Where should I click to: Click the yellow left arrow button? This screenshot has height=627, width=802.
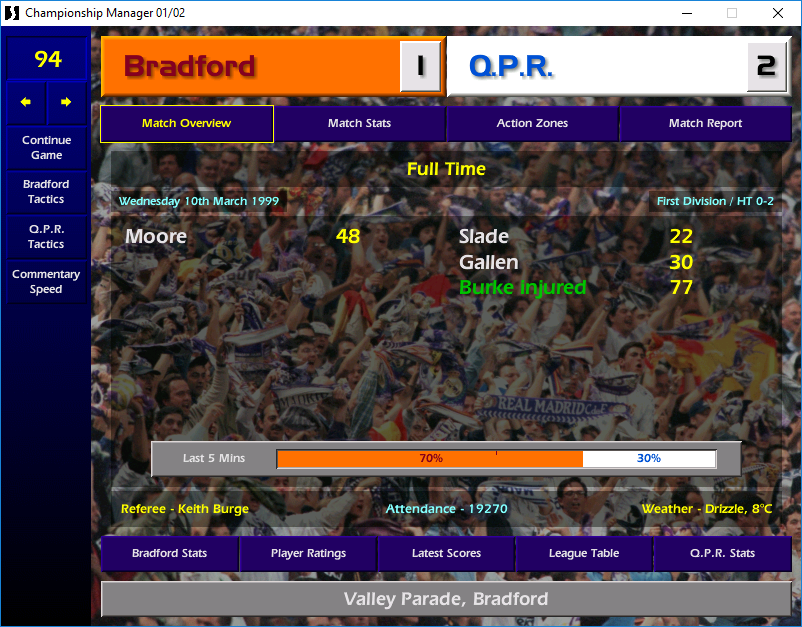26,102
